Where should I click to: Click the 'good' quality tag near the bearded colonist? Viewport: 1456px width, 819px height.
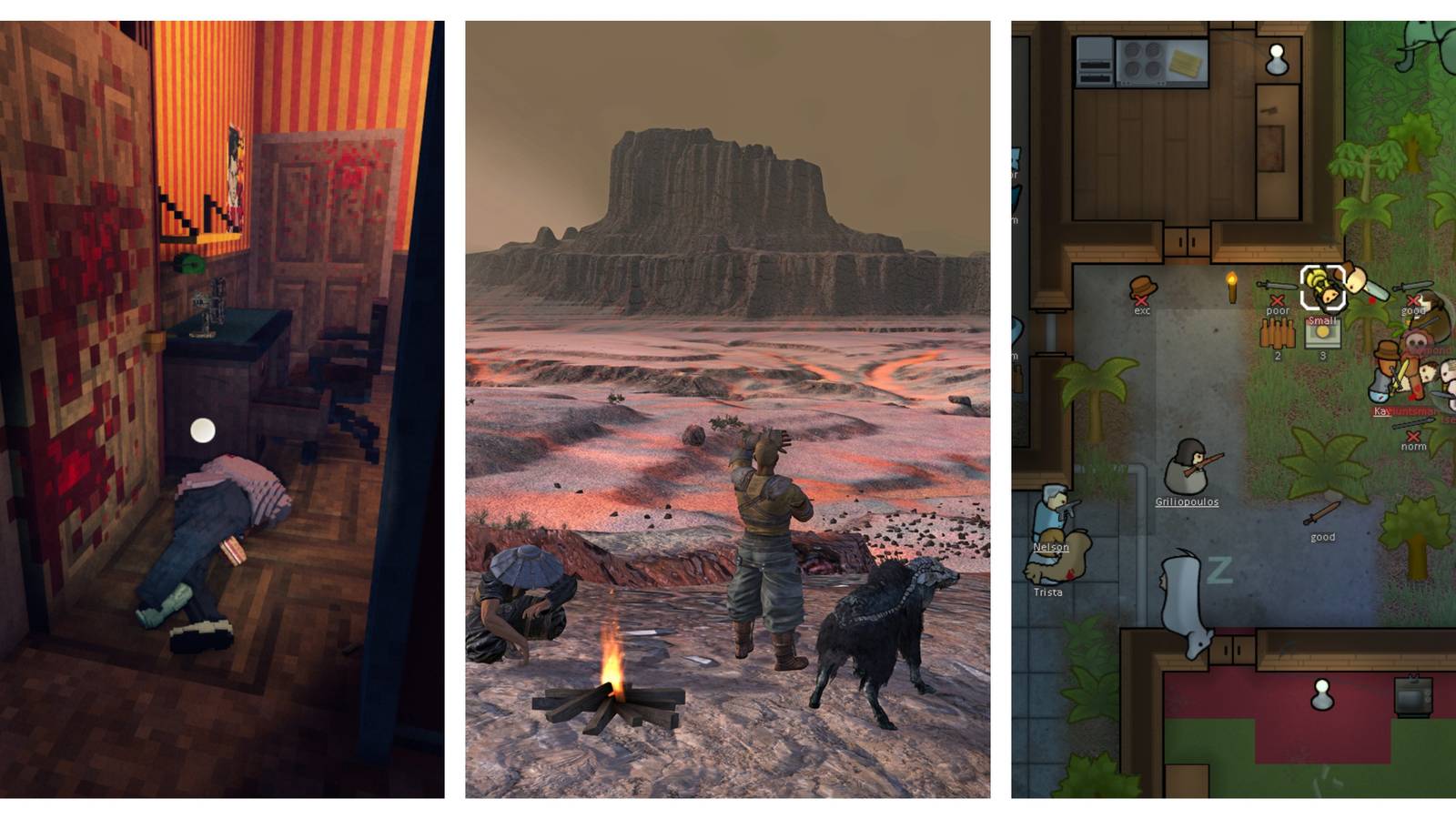click(x=1413, y=309)
